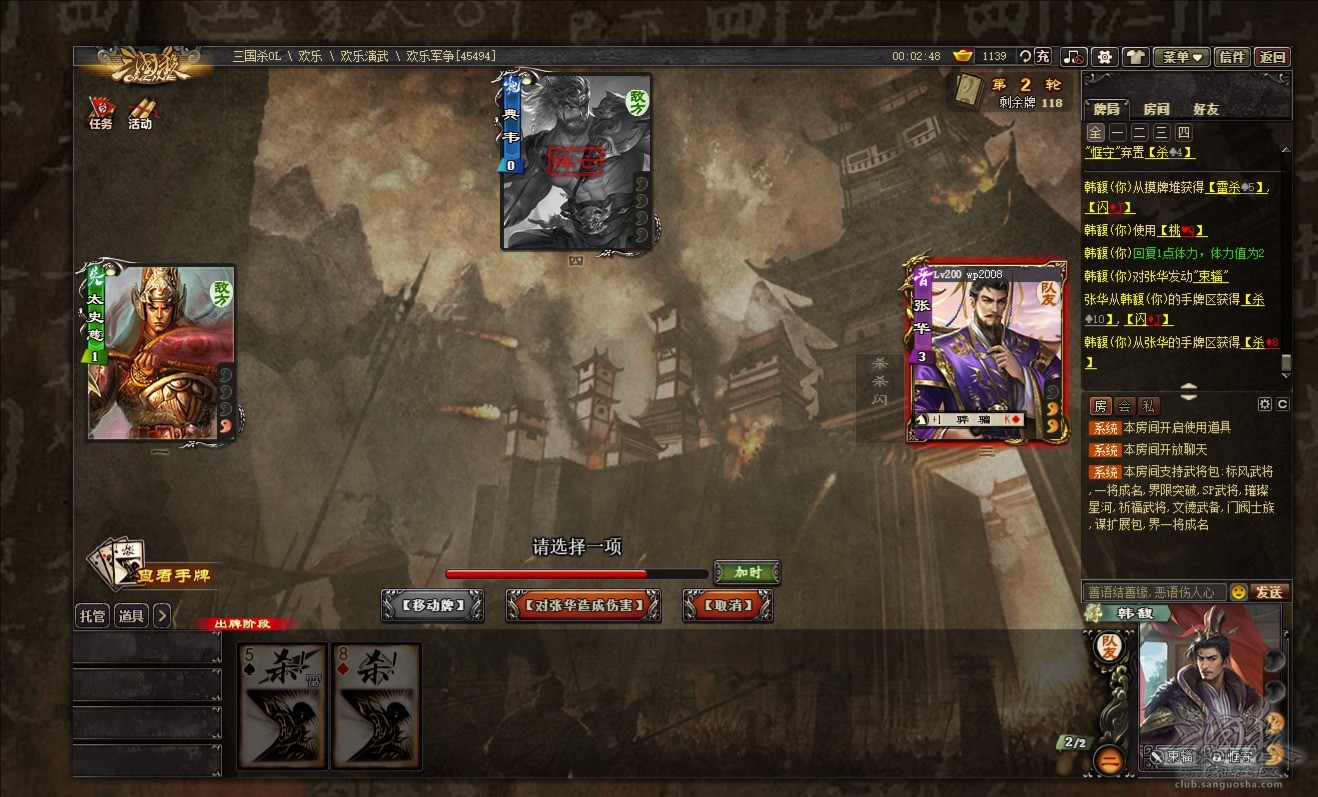1318x797 pixels.
Task: Open the 道具 items panel
Action: tap(131, 616)
